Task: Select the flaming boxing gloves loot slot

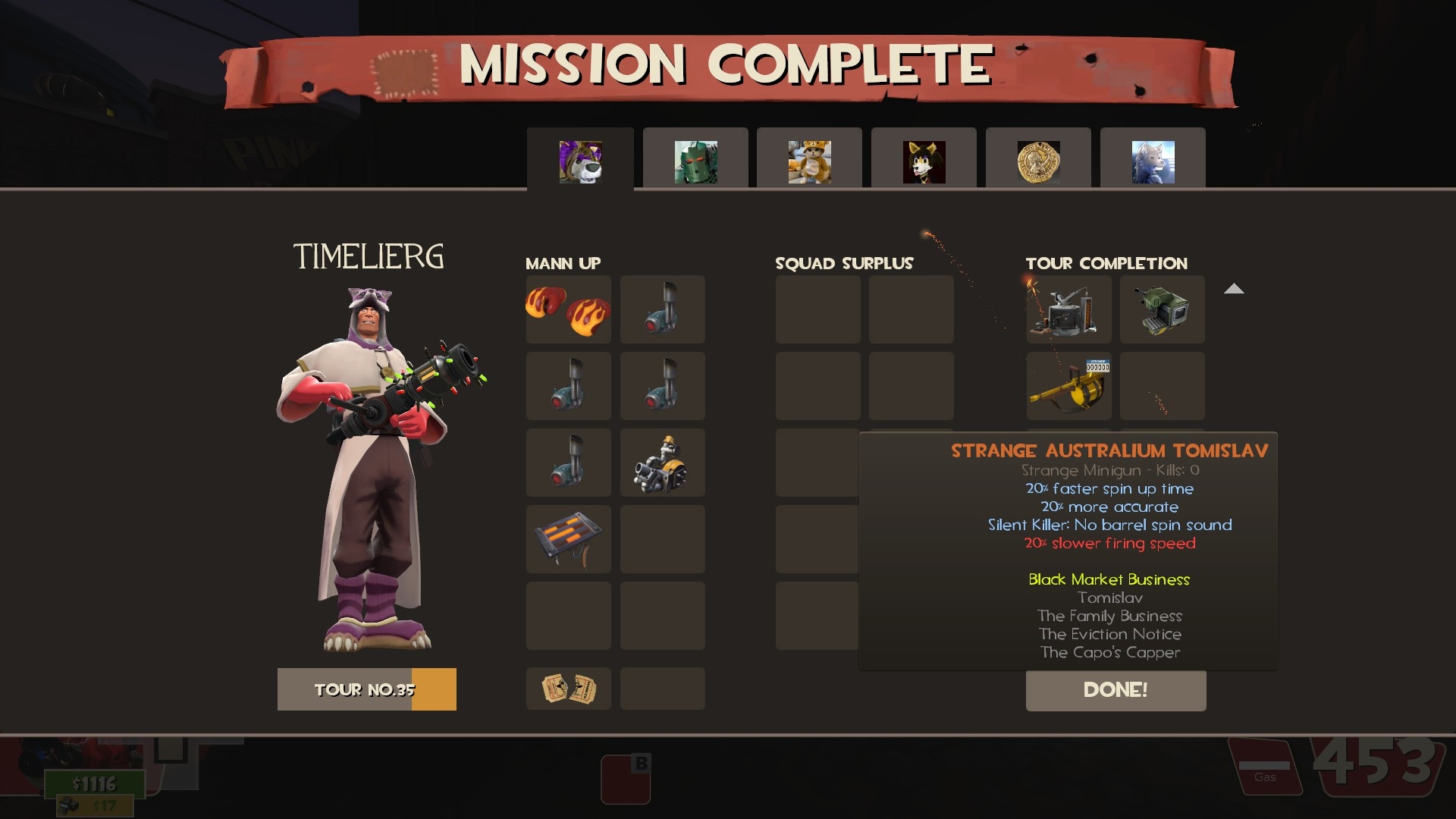Action: tap(569, 309)
